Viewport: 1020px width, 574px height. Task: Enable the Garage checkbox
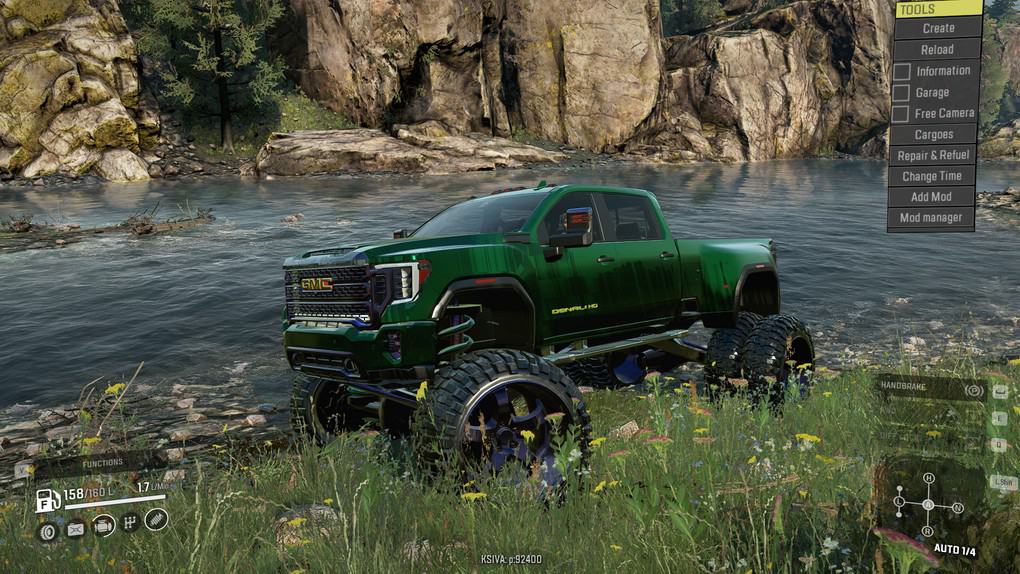(x=902, y=92)
